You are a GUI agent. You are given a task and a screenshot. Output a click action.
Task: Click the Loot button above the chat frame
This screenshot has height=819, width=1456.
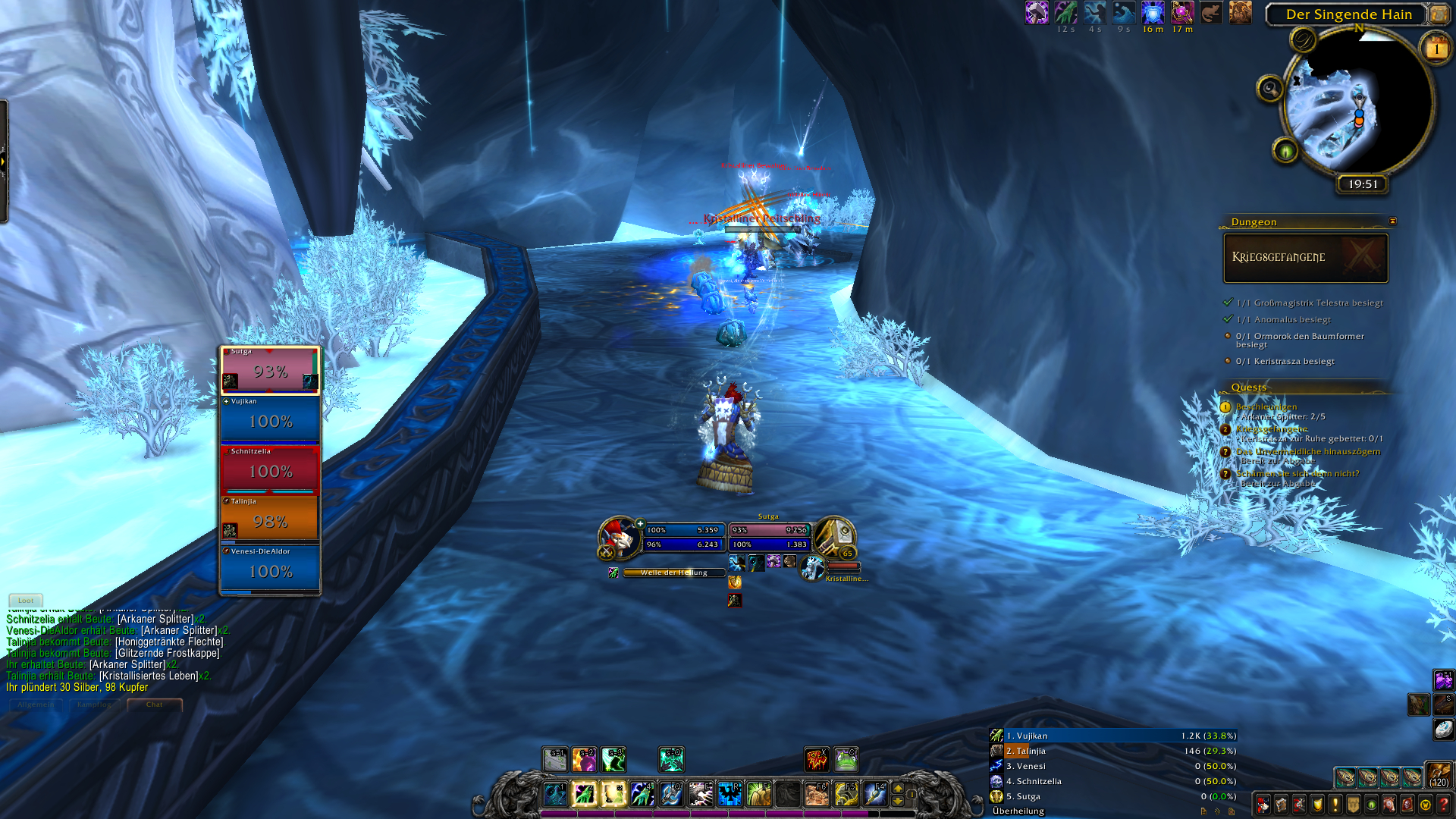point(25,600)
